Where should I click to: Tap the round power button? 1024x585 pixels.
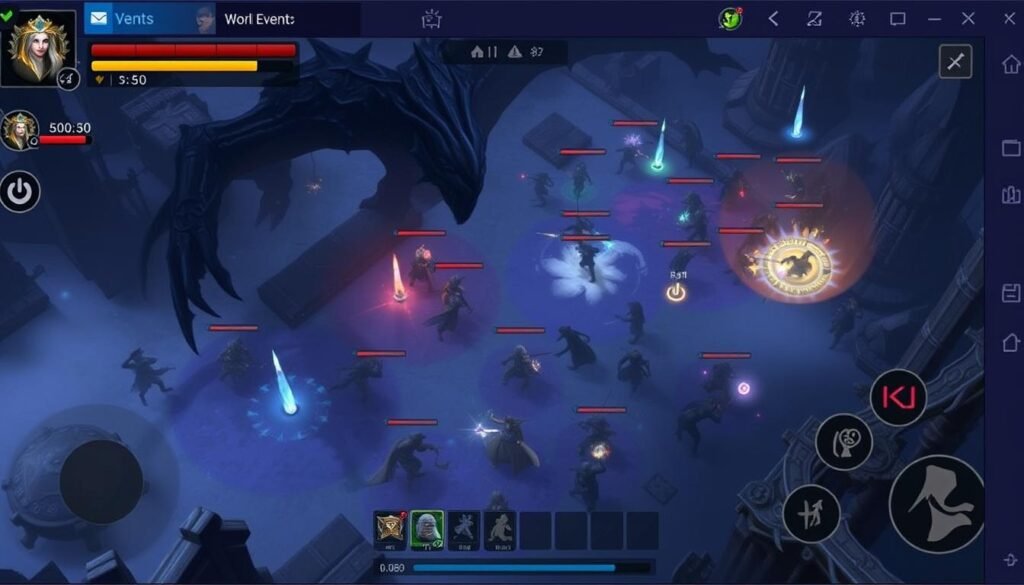pyautogui.click(x=20, y=190)
